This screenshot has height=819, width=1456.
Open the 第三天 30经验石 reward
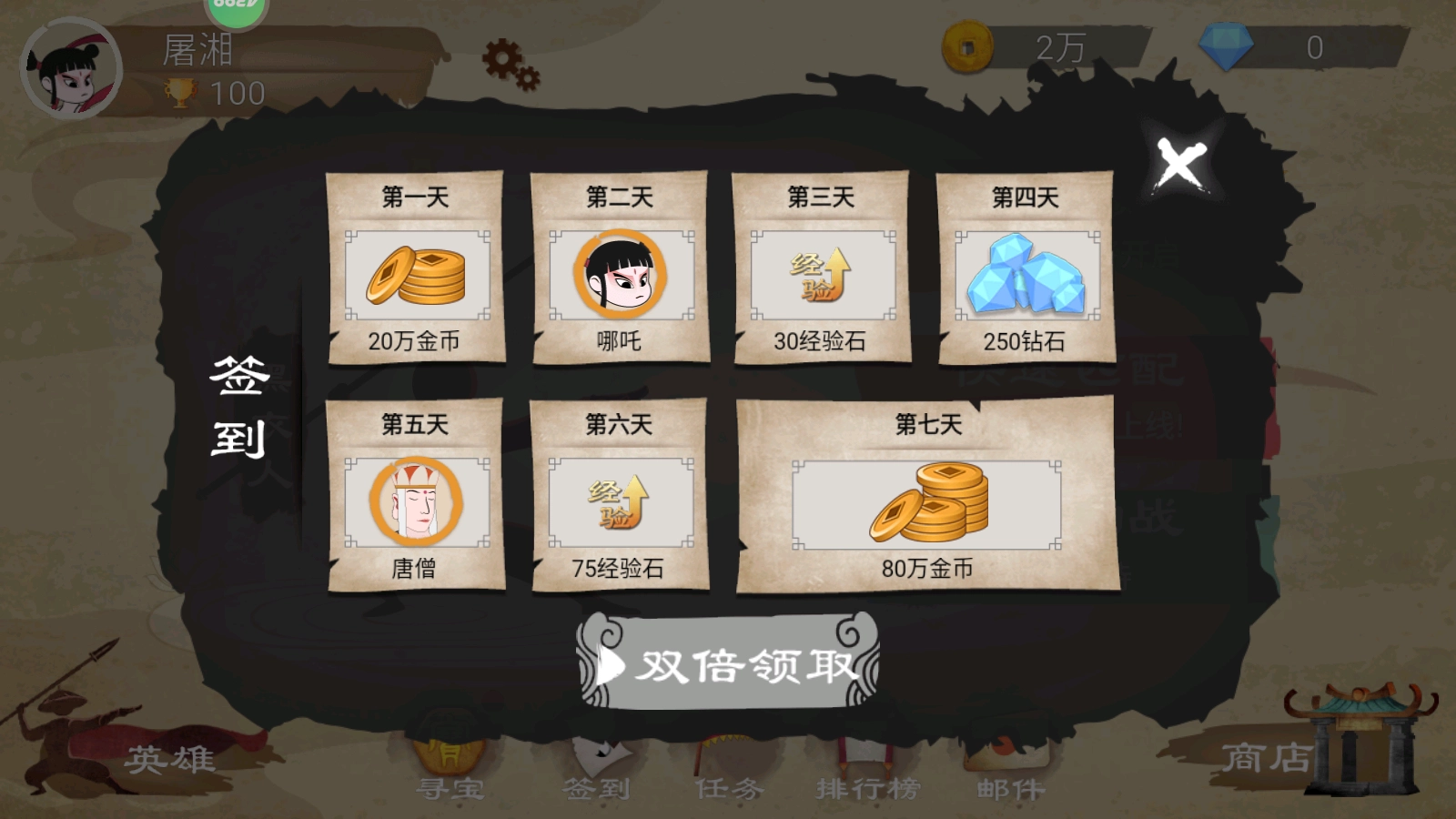pos(822,273)
